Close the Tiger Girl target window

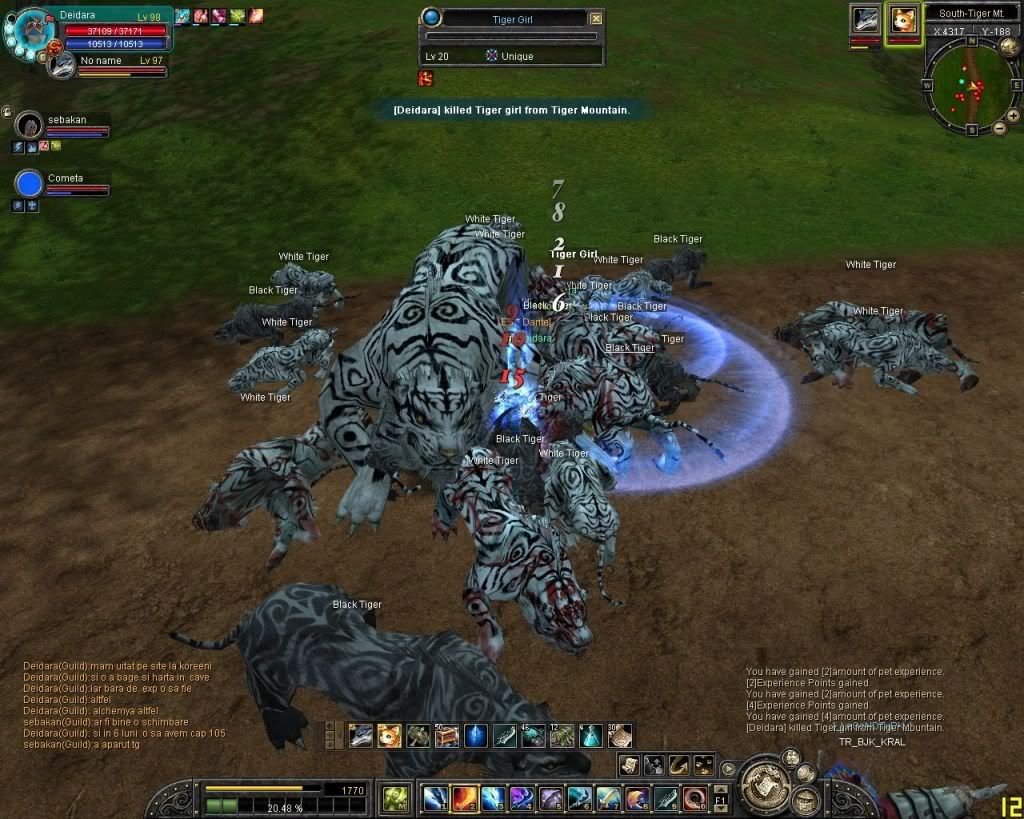pyautogui.click(x=596, y=18)
